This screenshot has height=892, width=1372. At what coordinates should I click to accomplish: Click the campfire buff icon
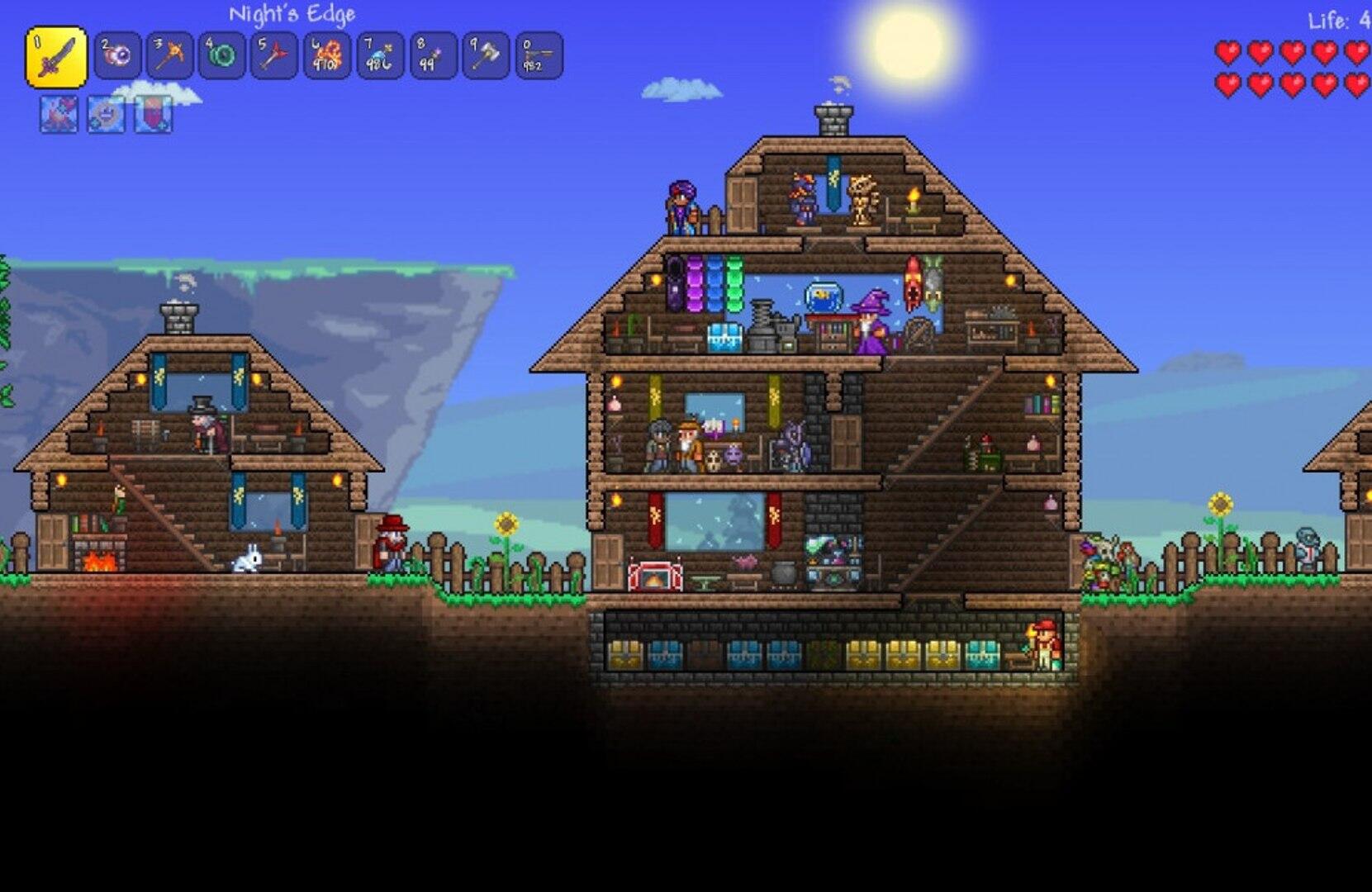pos(59,114)
